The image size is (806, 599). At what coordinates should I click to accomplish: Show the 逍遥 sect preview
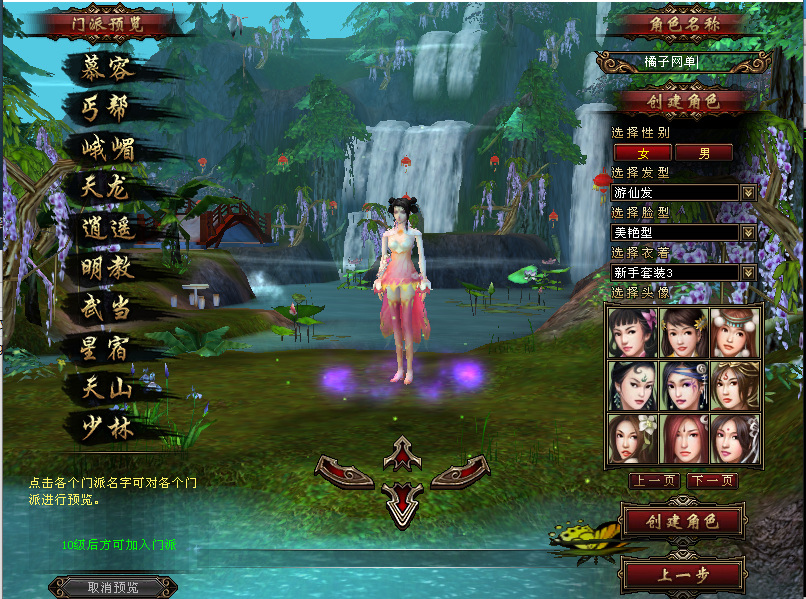tap(108, 228)
